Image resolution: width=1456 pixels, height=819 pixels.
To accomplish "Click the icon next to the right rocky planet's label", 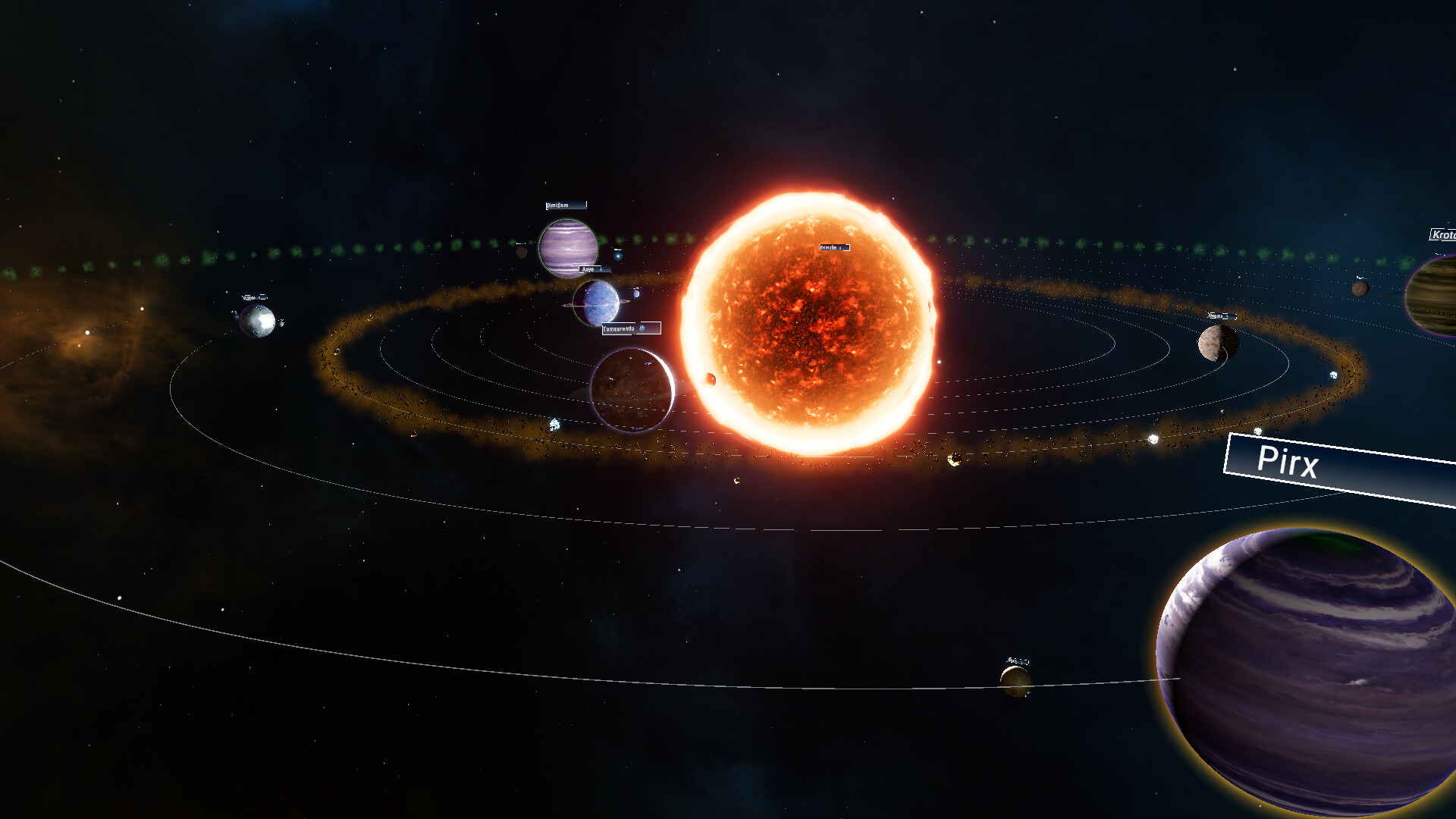I will [1227, 316].
